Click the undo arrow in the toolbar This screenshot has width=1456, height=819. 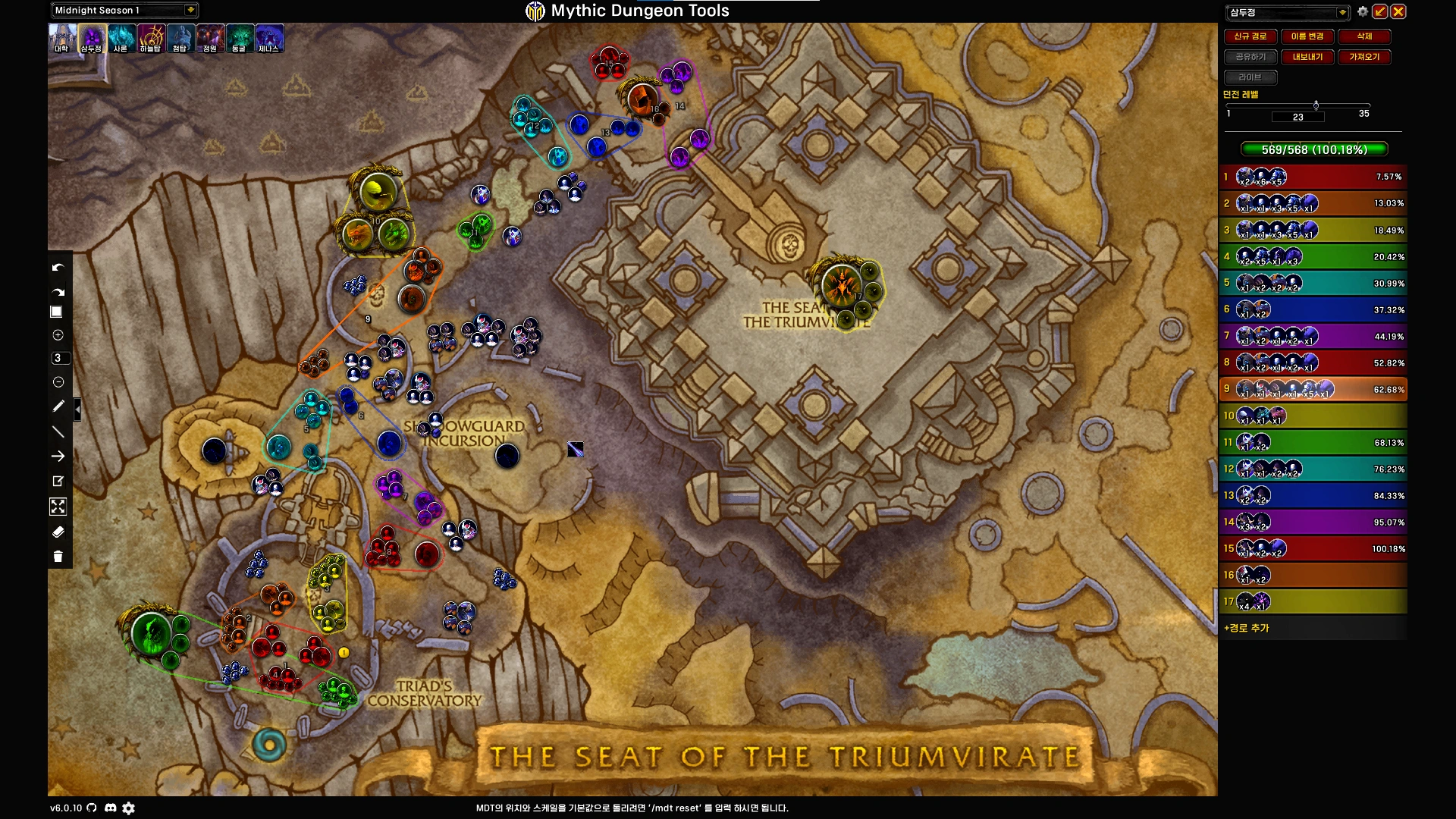[x=58, y=268]
